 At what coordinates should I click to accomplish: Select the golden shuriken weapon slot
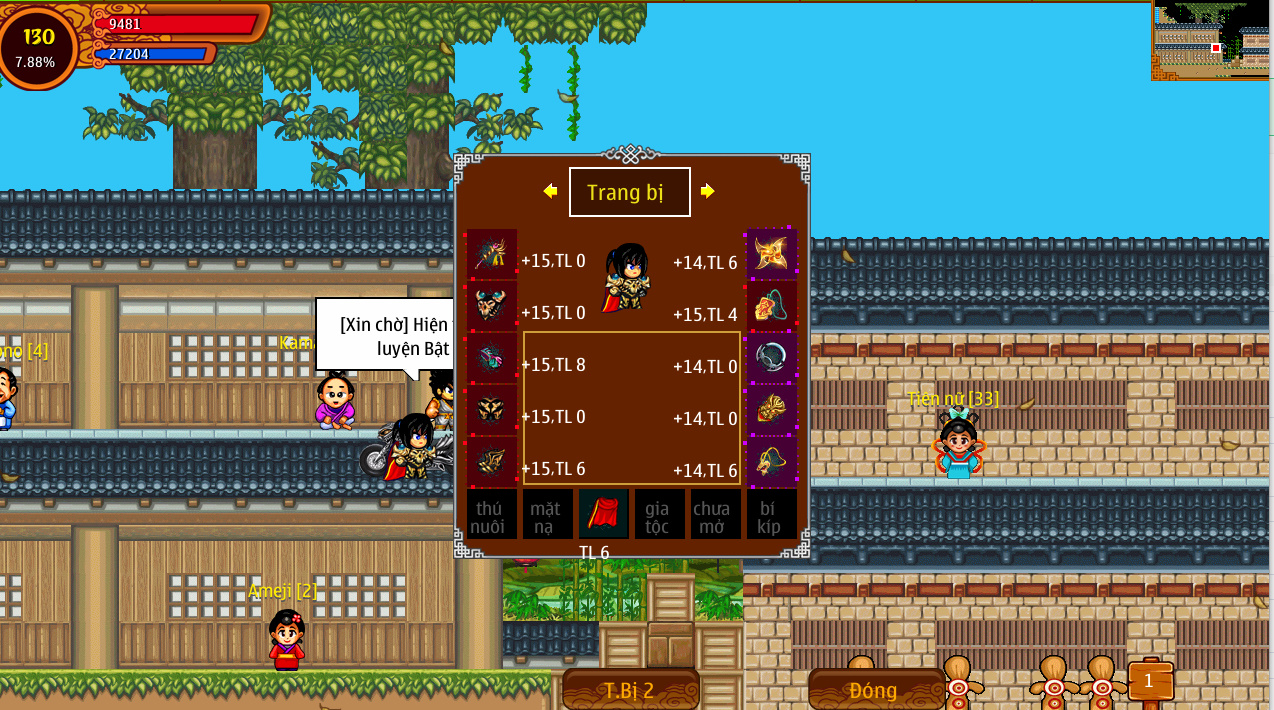[x=772, y=254]
